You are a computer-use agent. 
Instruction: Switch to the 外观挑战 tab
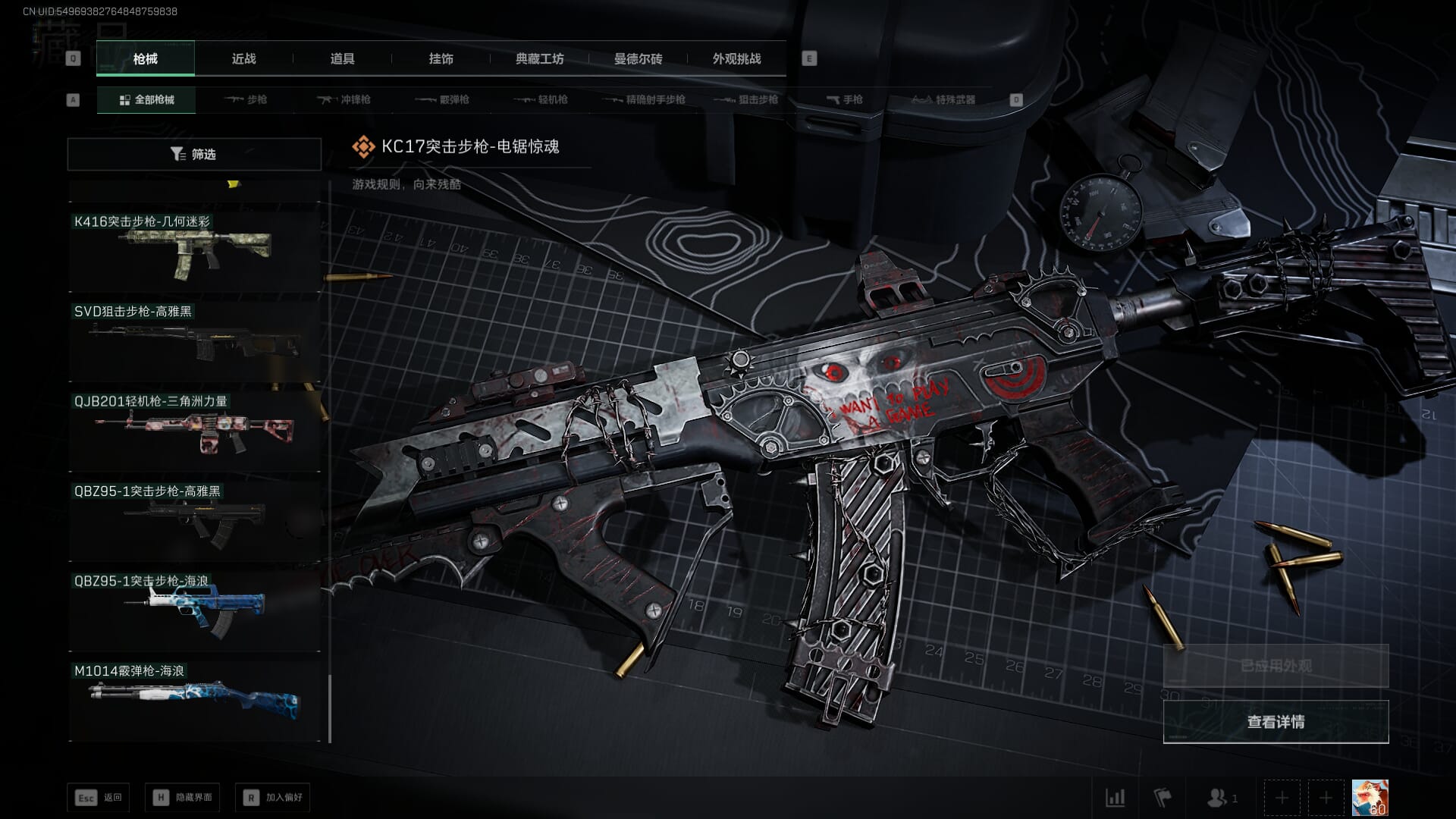[x=736, y=58]
